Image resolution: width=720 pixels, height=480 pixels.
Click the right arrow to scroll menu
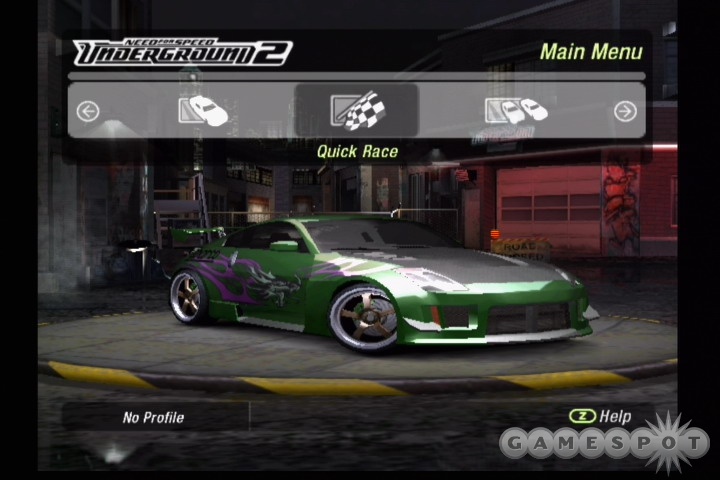pyautogui.click(x=625, y=111)
